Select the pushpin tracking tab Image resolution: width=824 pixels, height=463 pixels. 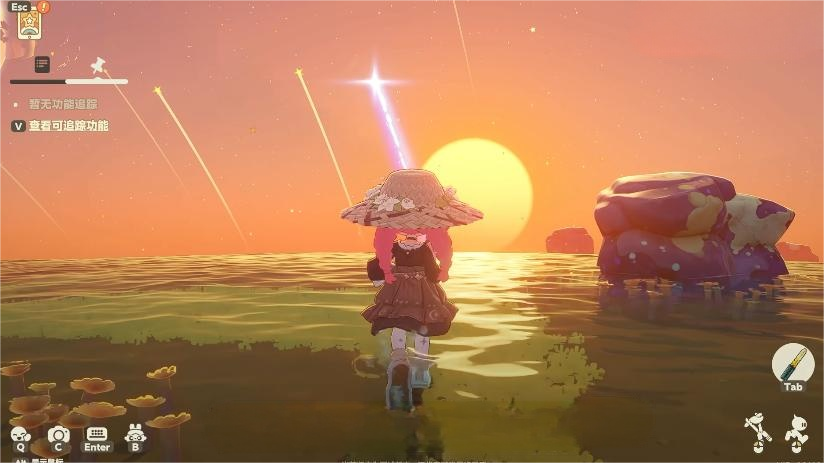point(98,65)
